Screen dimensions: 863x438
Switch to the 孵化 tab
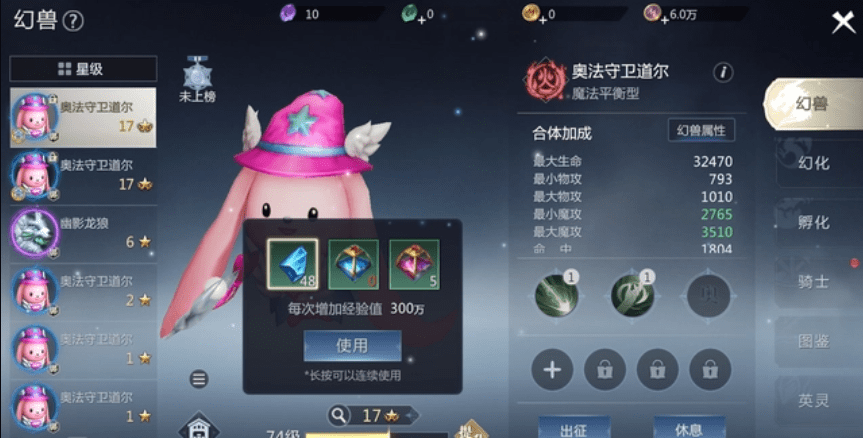813,222
